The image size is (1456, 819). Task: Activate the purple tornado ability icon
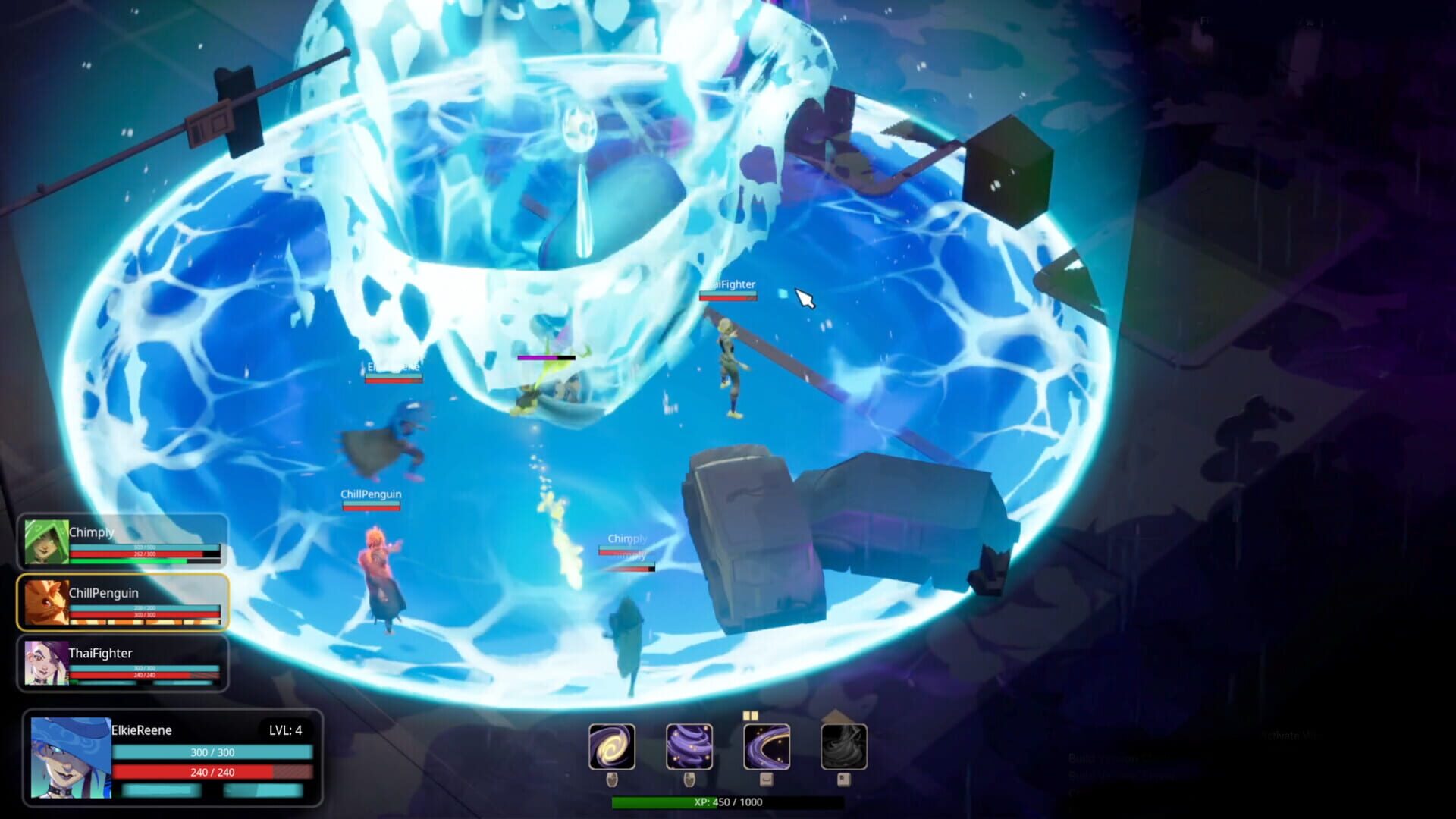pyautogui.click(x=690, y=747)
